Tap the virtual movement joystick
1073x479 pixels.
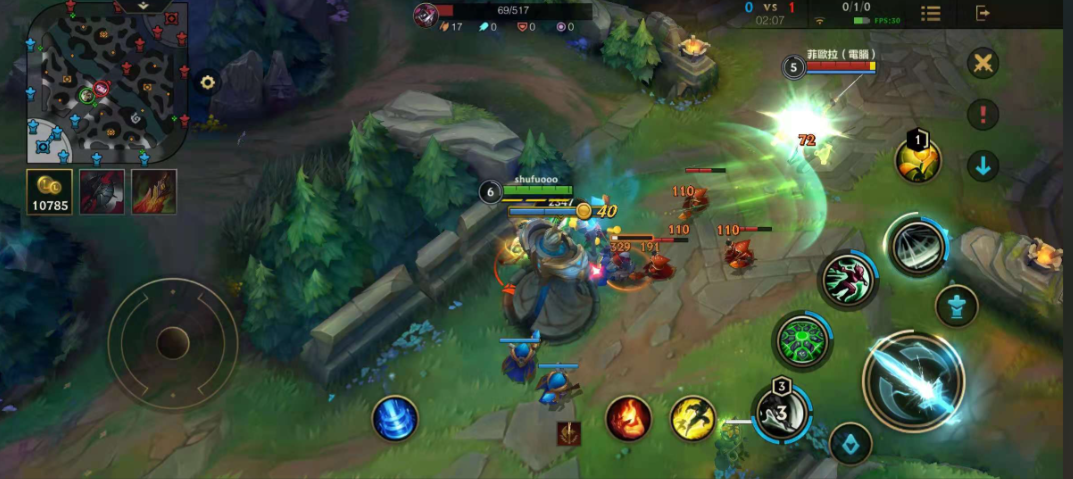click(x=173, y=343)
